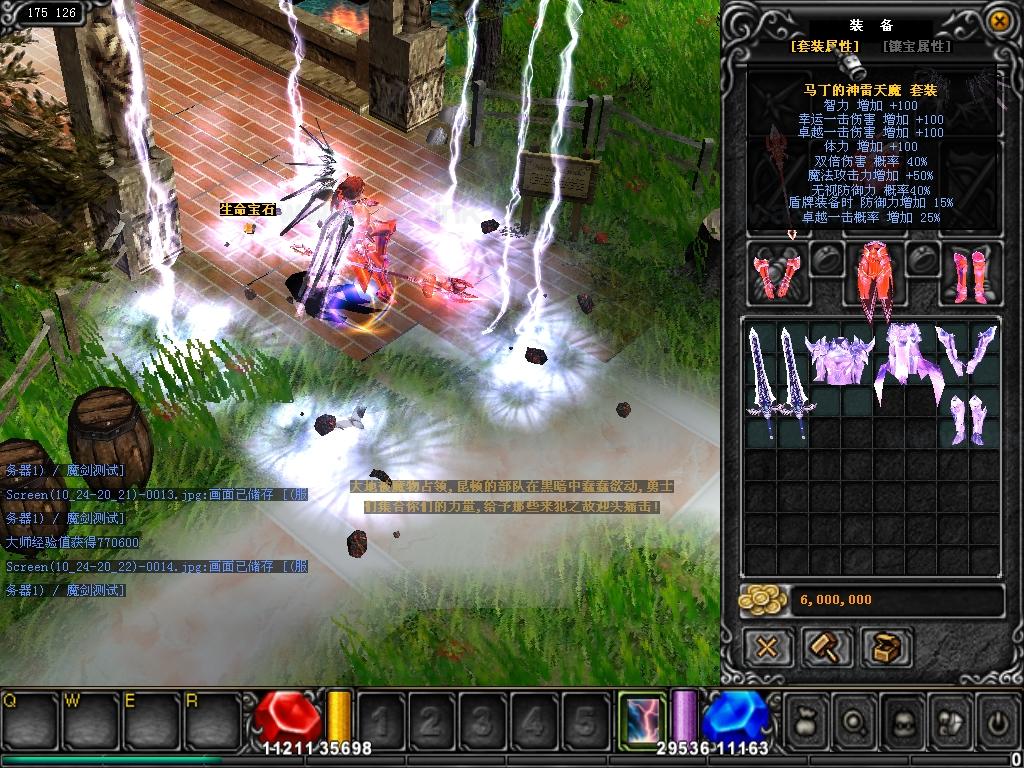This screenshot has height=768, width=1024.
Task: Click the hammer repair button
Action: click(x=827, y=647)
